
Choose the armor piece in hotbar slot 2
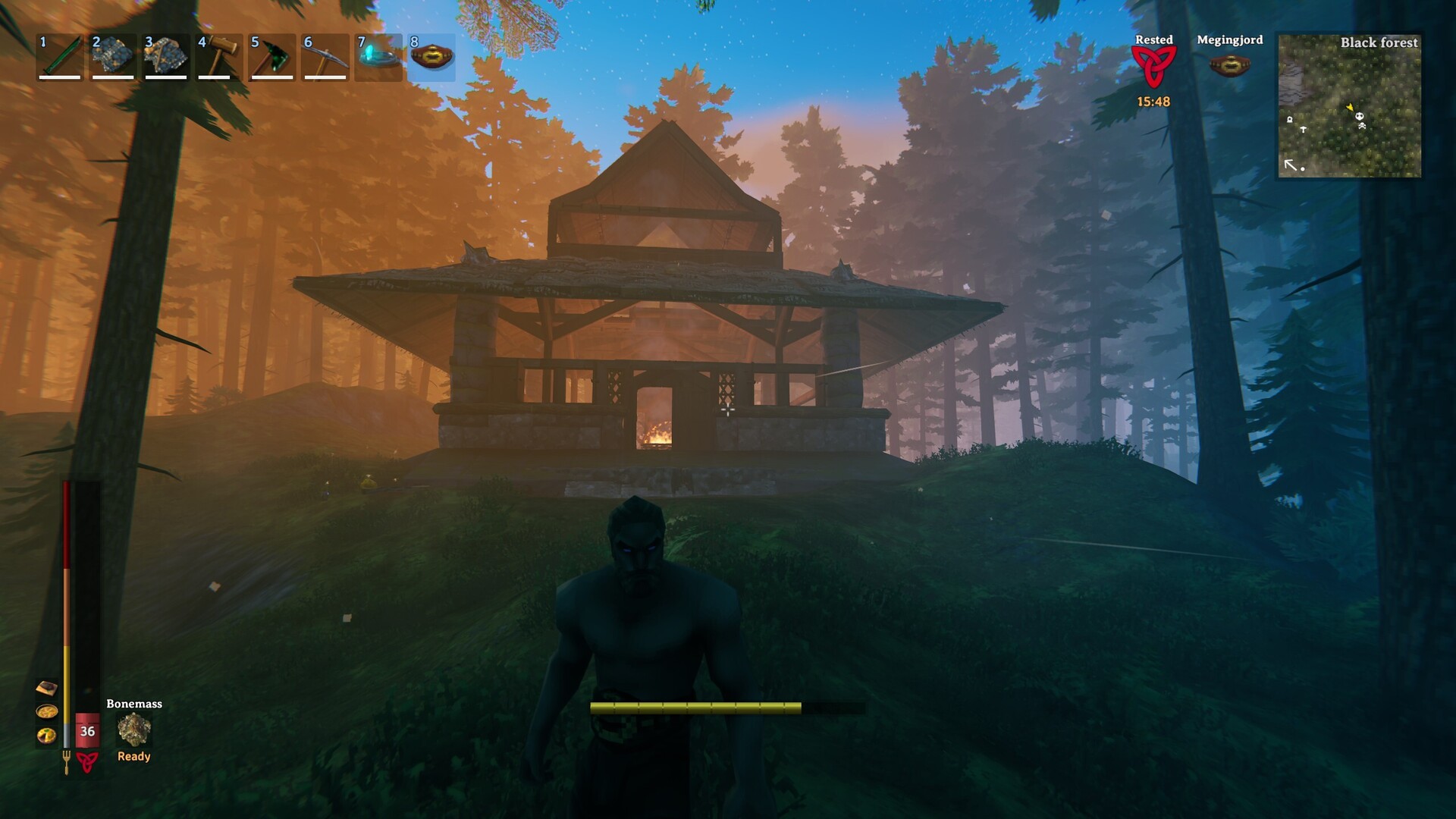pos(113,56)
